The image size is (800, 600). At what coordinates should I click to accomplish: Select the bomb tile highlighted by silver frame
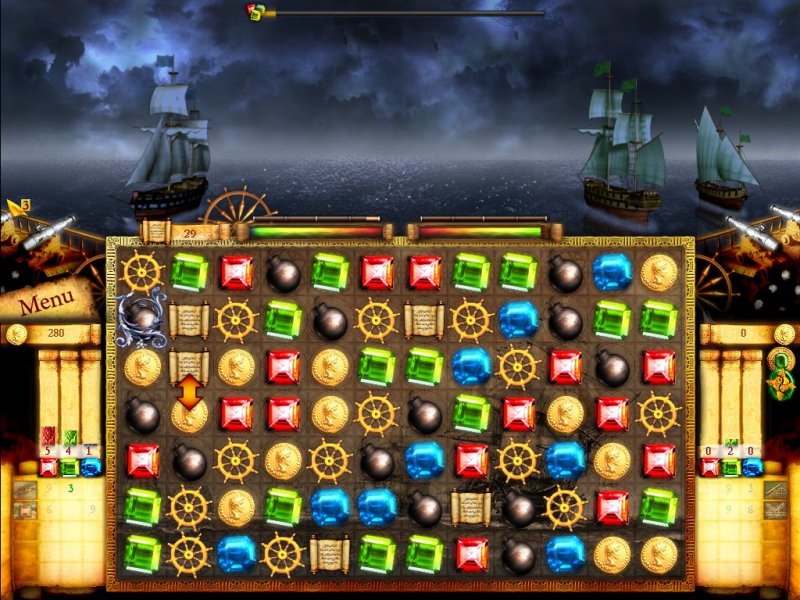tap(142, 318)
